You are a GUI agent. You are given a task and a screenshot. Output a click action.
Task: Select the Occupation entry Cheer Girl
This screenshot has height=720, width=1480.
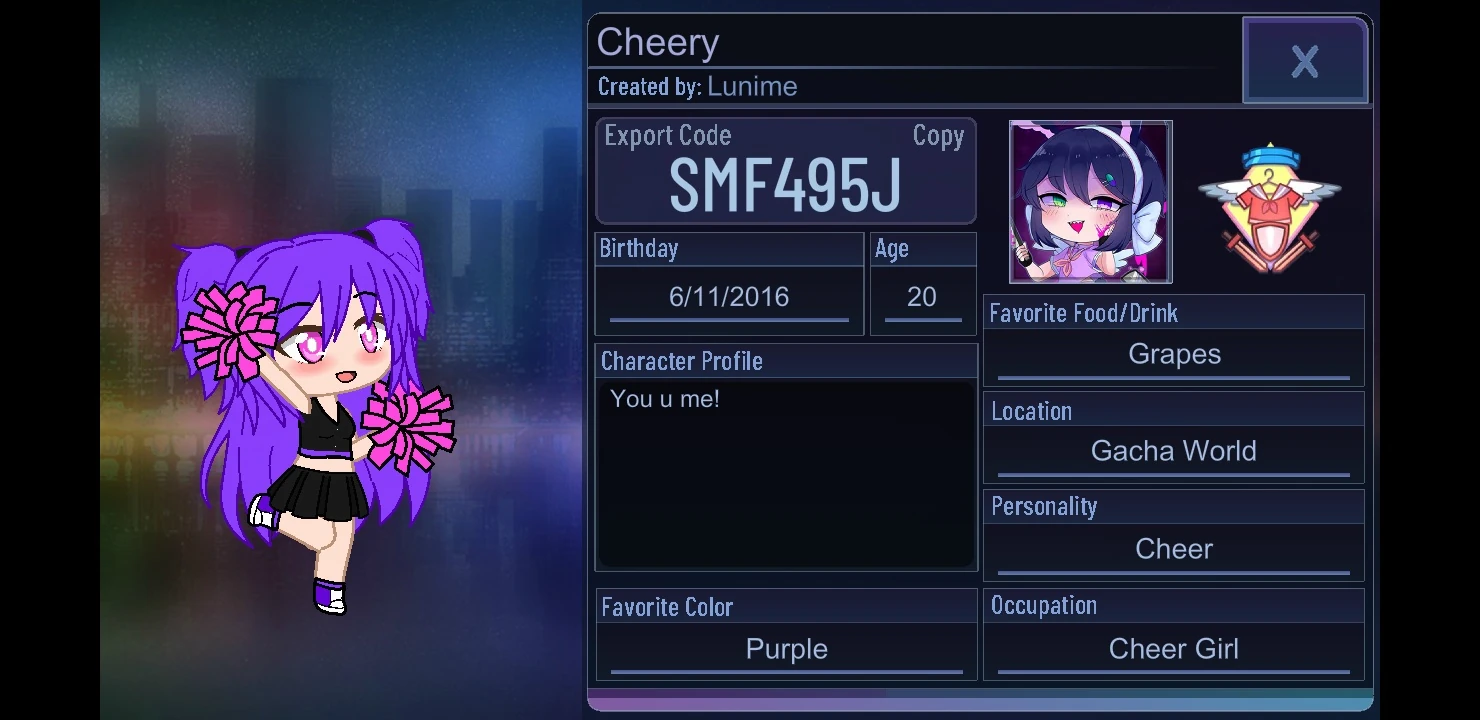coord(1173,648)
